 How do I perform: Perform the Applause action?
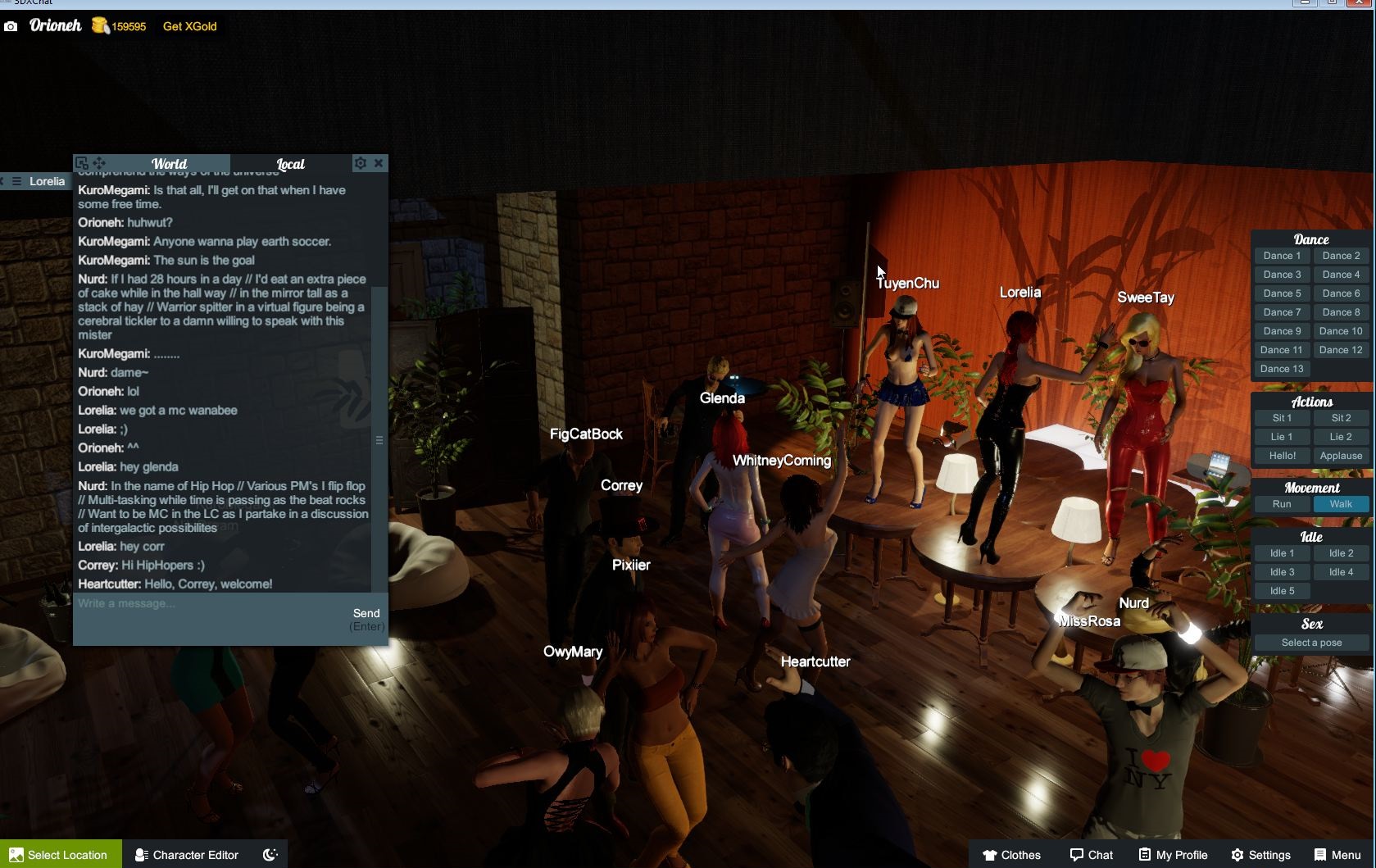tap(1341, 456)
